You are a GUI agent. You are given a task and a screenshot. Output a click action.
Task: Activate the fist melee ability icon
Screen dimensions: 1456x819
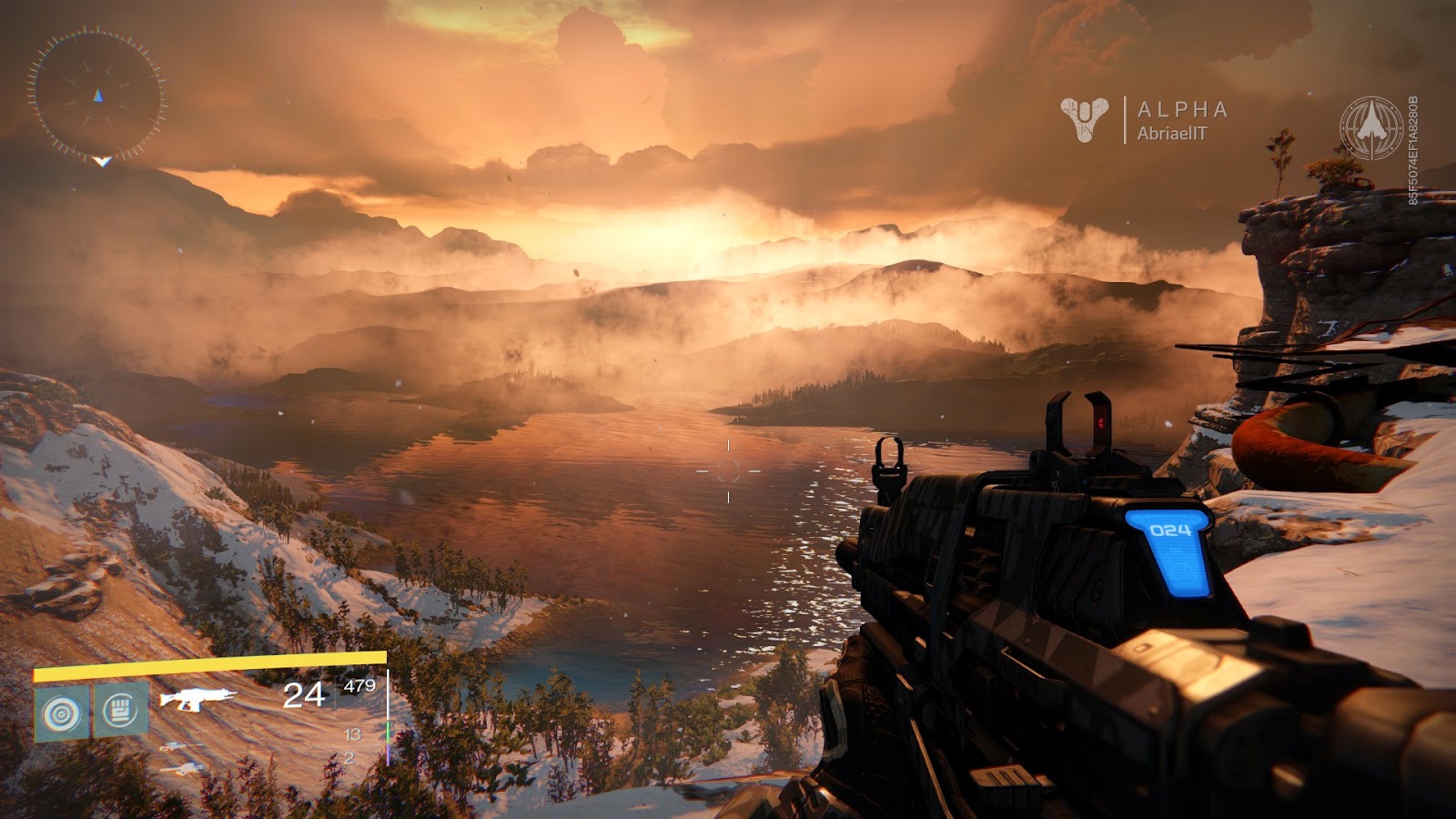click(x=120, y=710)
